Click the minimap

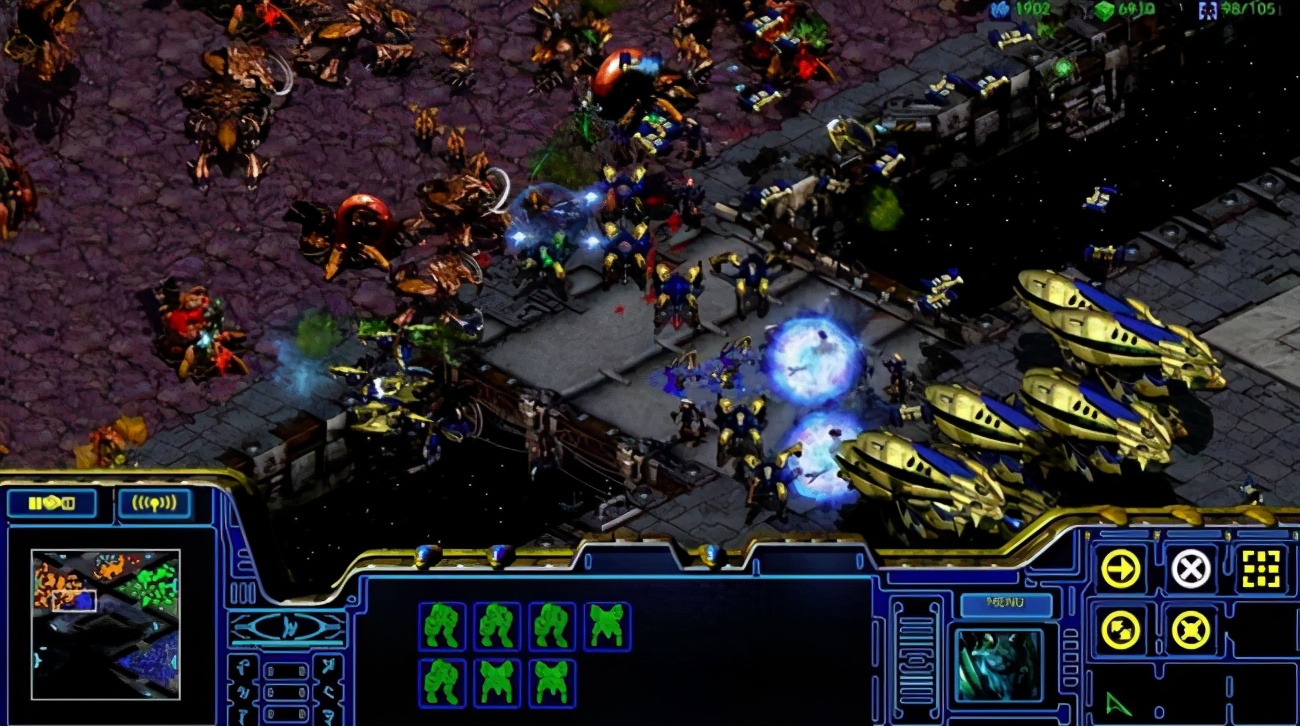tap(106, 623)
